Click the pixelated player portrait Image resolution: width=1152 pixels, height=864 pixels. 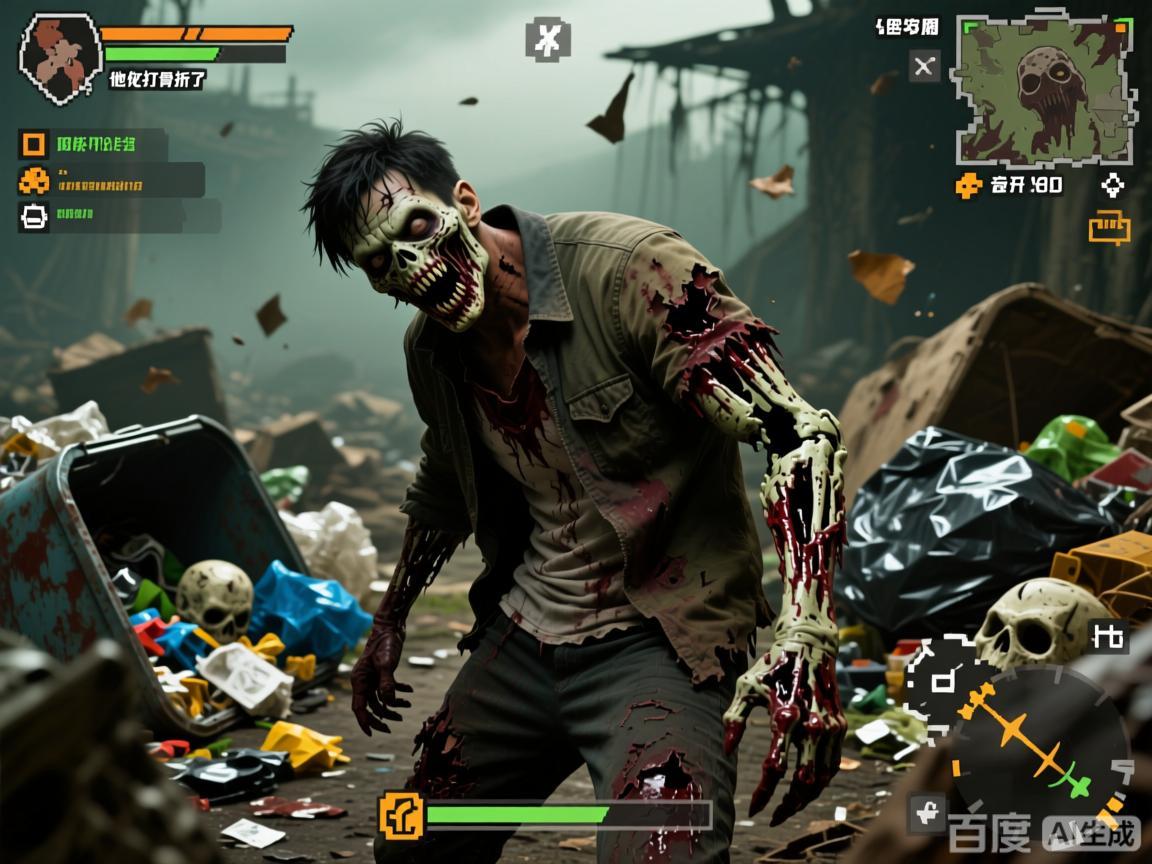[x=60, y=58]
